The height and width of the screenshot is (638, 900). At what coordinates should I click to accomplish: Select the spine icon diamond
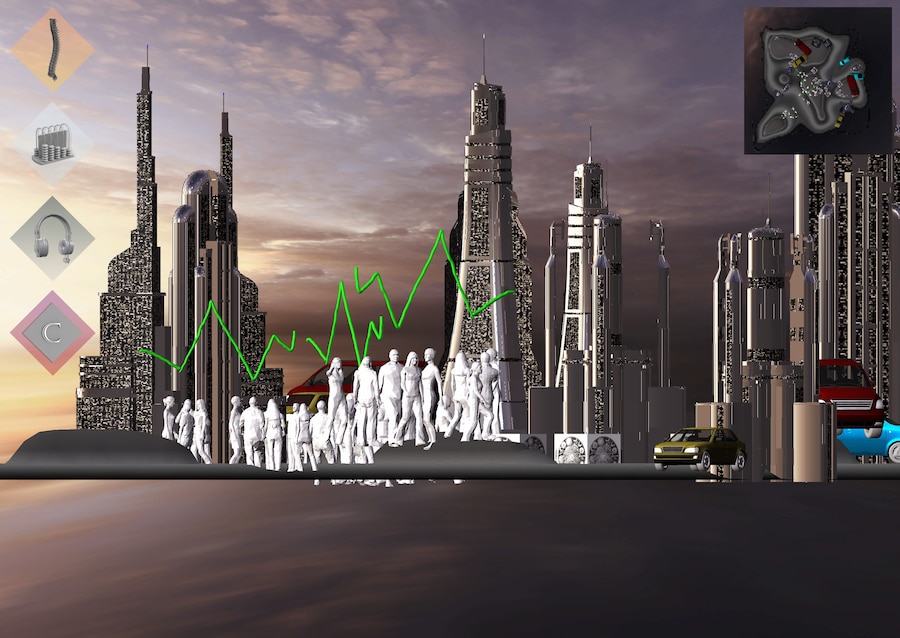pyautogui.click(x=52, y=49)
